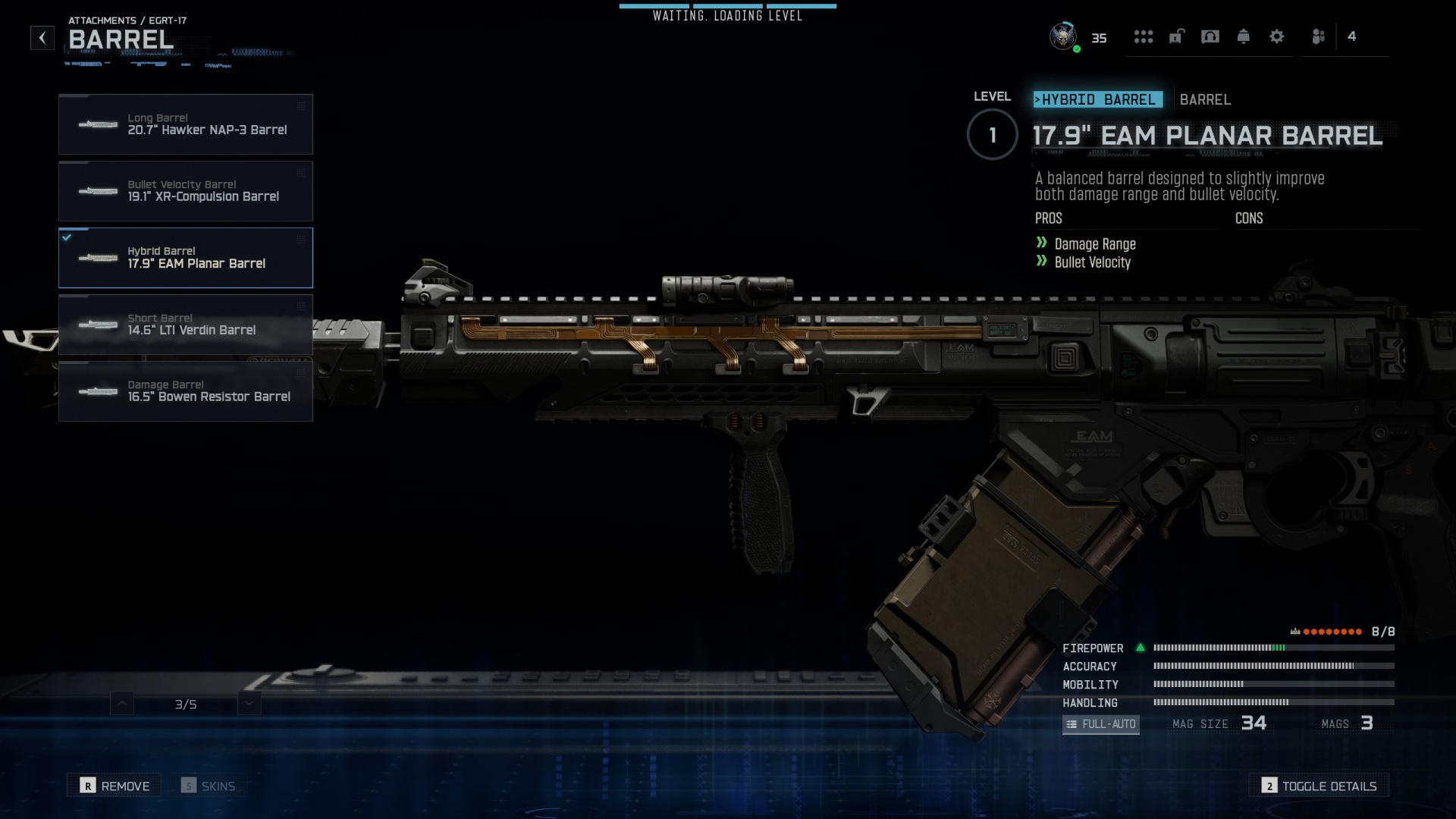The image size is (1456, 819).
Task: Click the down page chevron near 3/5
Action: pos(247,703)
